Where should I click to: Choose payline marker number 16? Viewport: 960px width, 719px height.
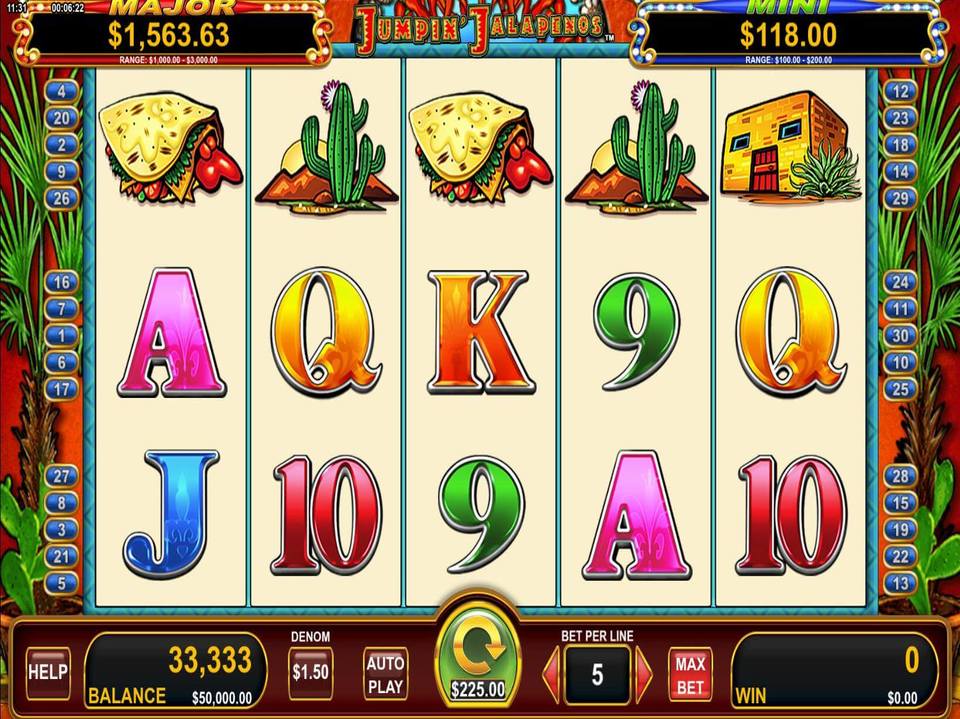pyautogui.click(x=62, y=283)
